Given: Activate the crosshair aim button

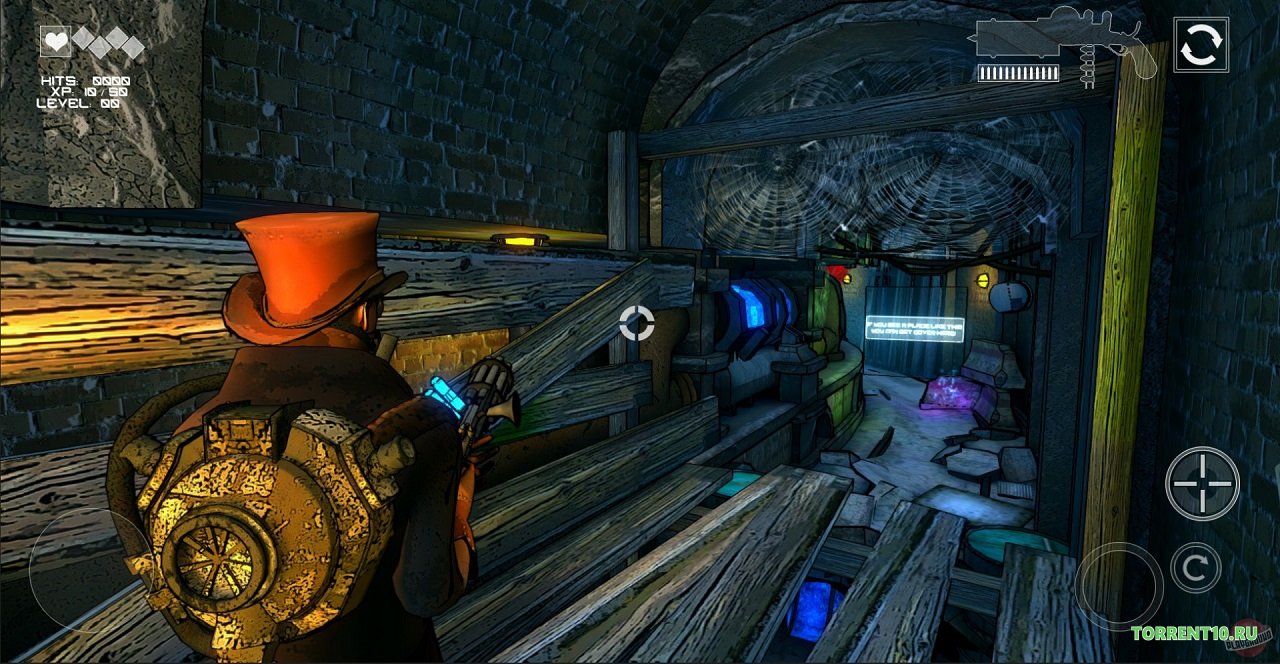Looking at the screenshot, I should click(x=1202, y=483).
